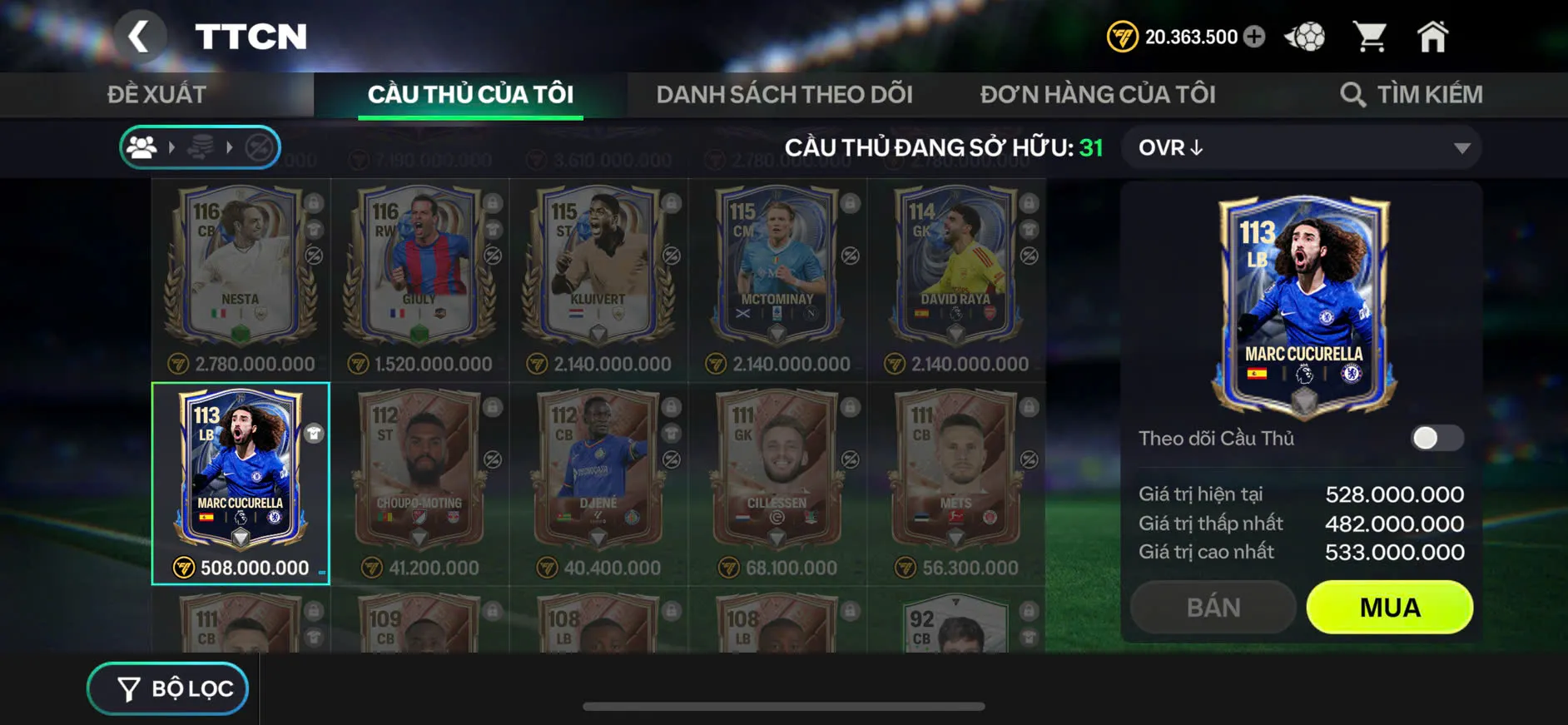Click the search magnifier next to TÌM KIẾM
The width and height of the screenshot is (1568, 725).
pos(1352,93)
